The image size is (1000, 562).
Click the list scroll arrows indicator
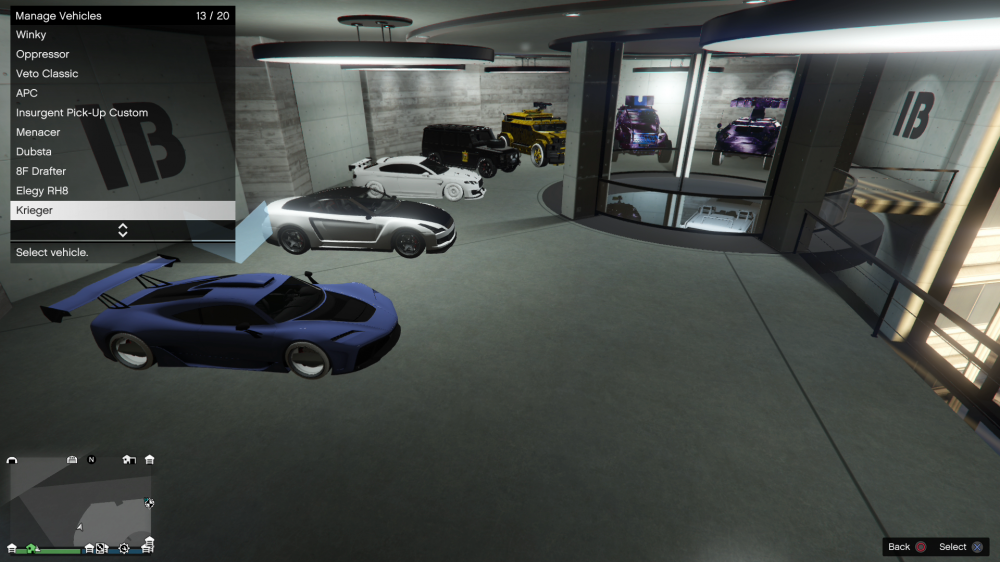(123, 230)
